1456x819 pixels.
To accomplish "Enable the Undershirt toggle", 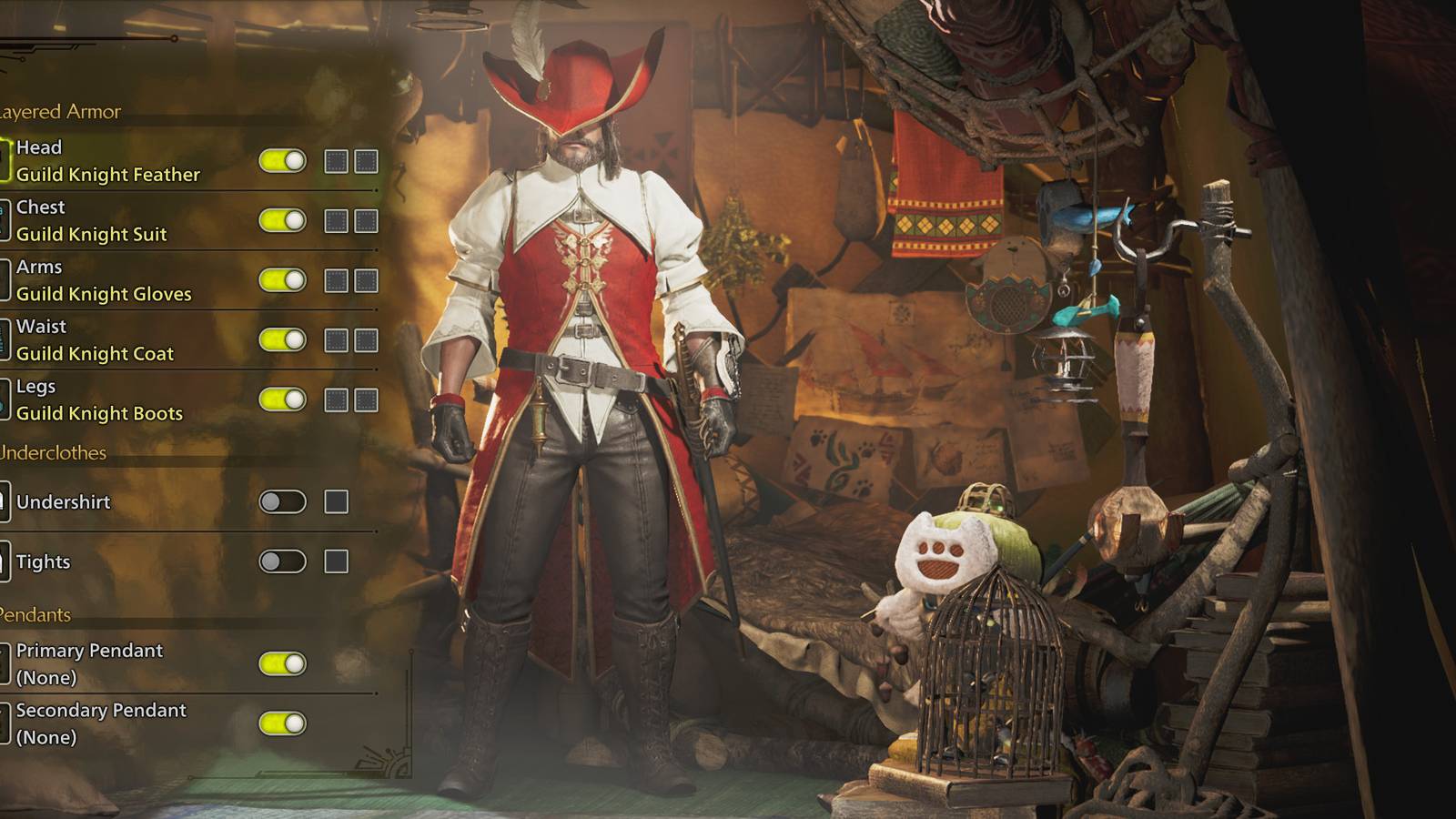I will 282,501.
